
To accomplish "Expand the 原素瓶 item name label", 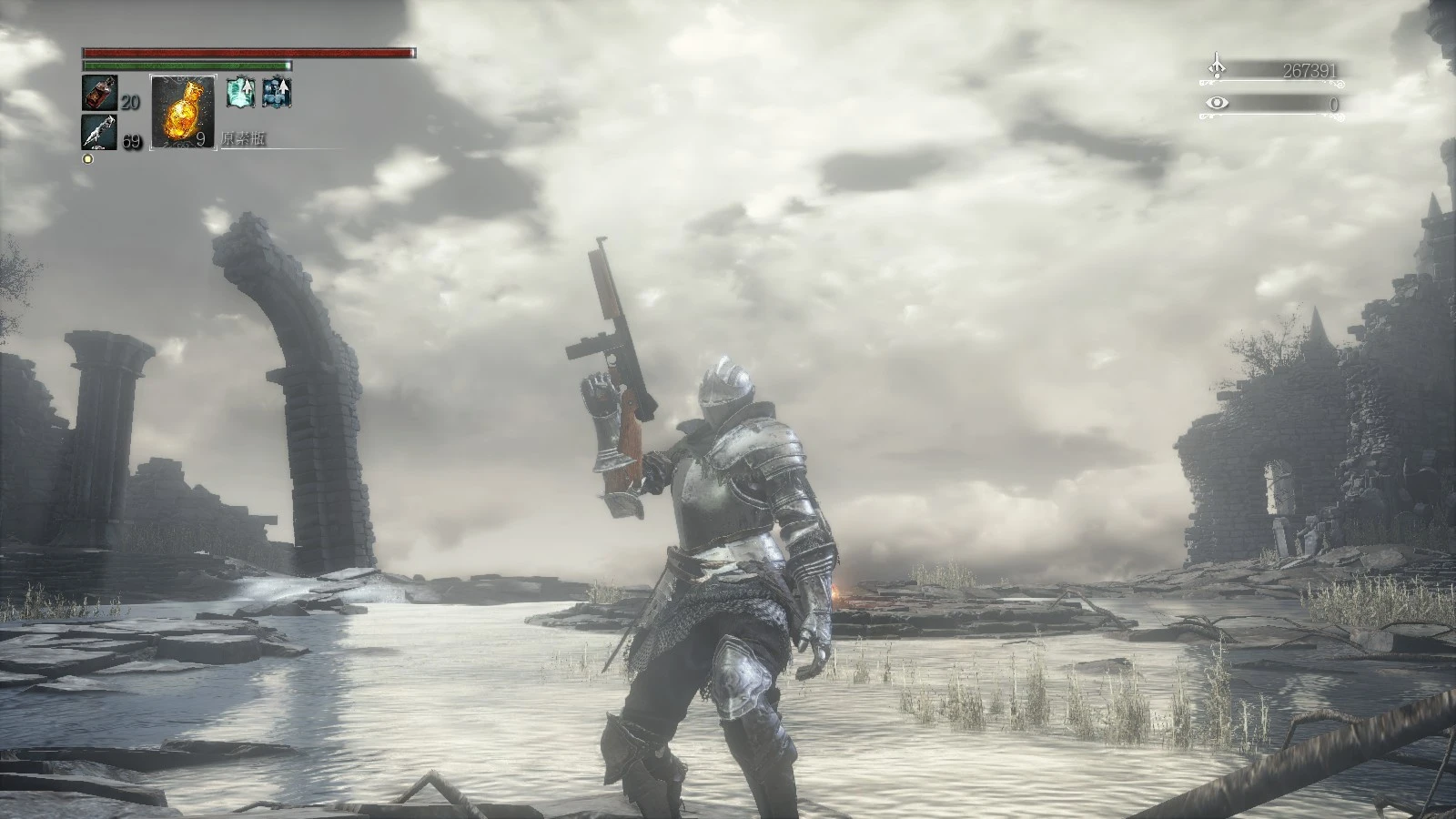I will [x=243, y=136].
